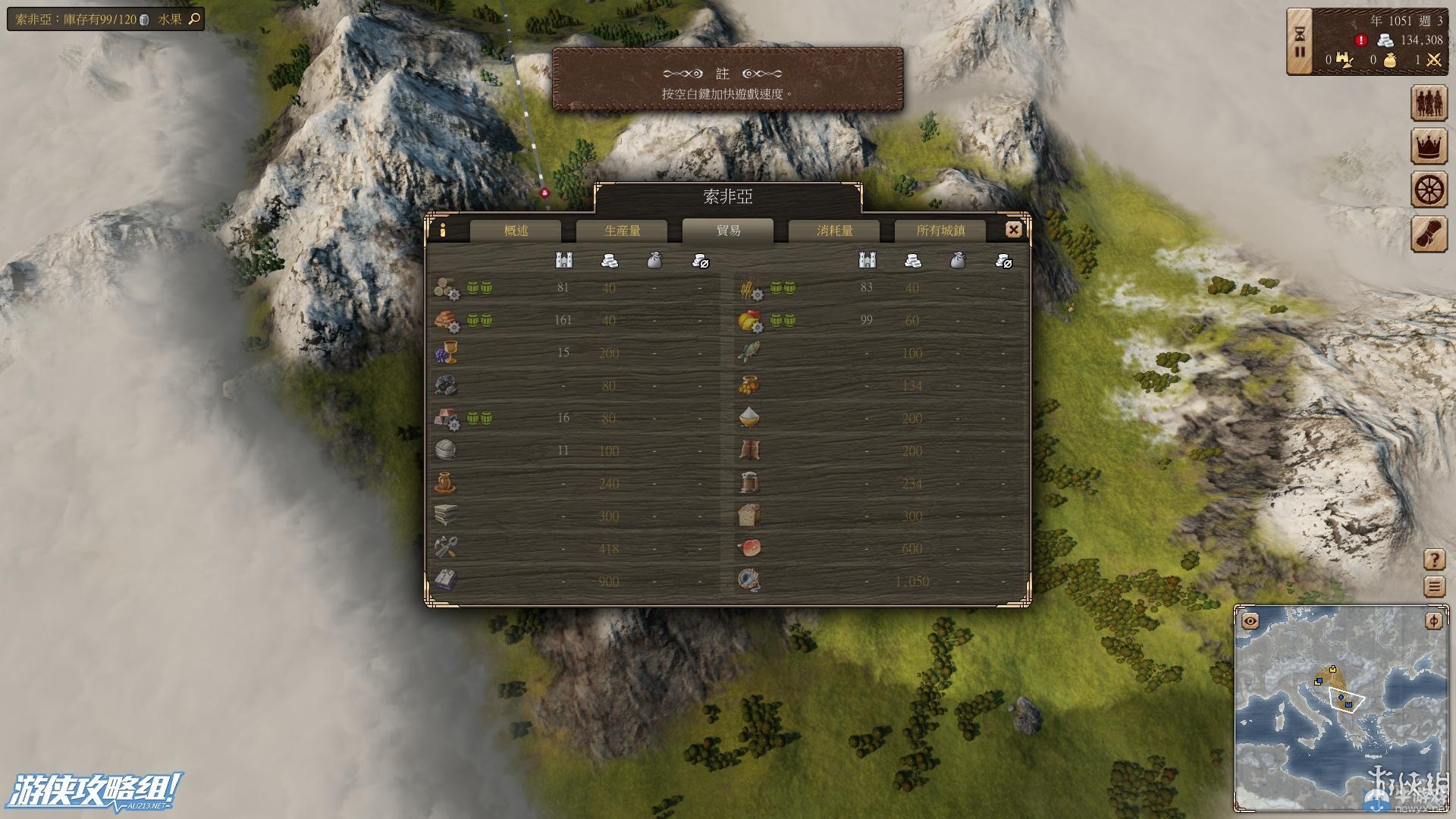Close the 索非亞 town window

(x=1013, y=230)
